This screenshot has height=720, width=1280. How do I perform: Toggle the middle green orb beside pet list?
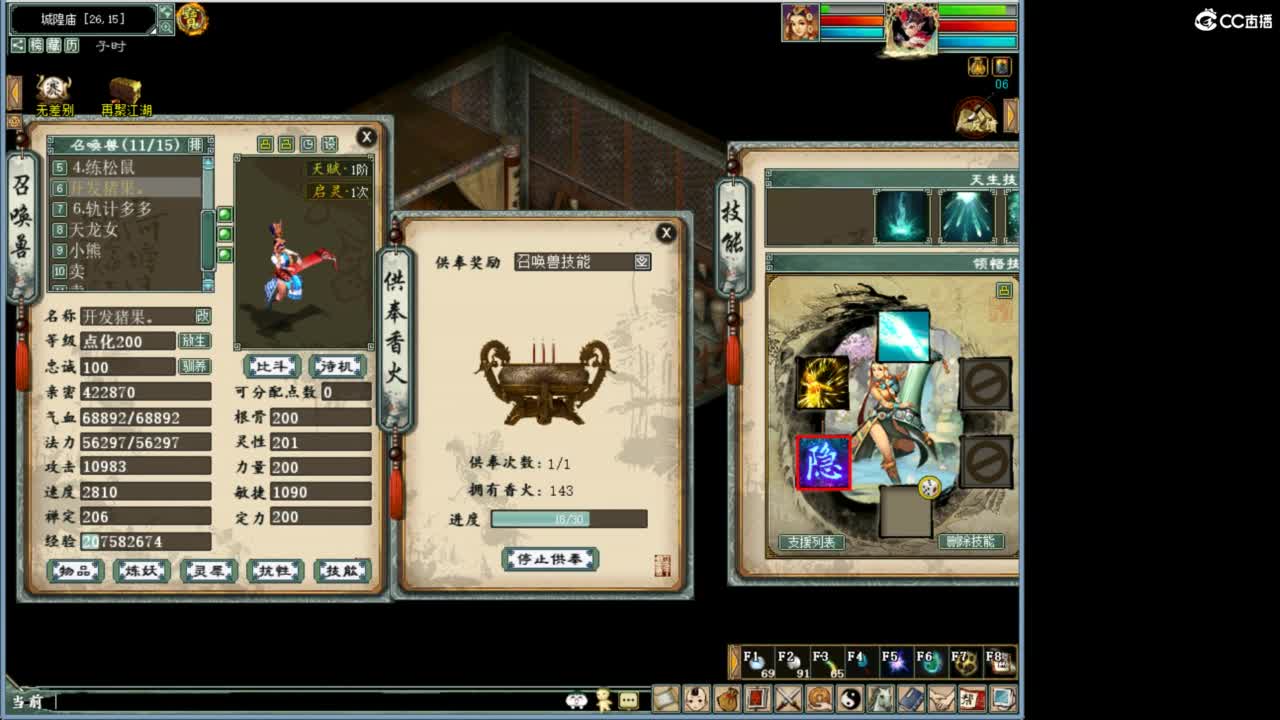pos(225,233)
